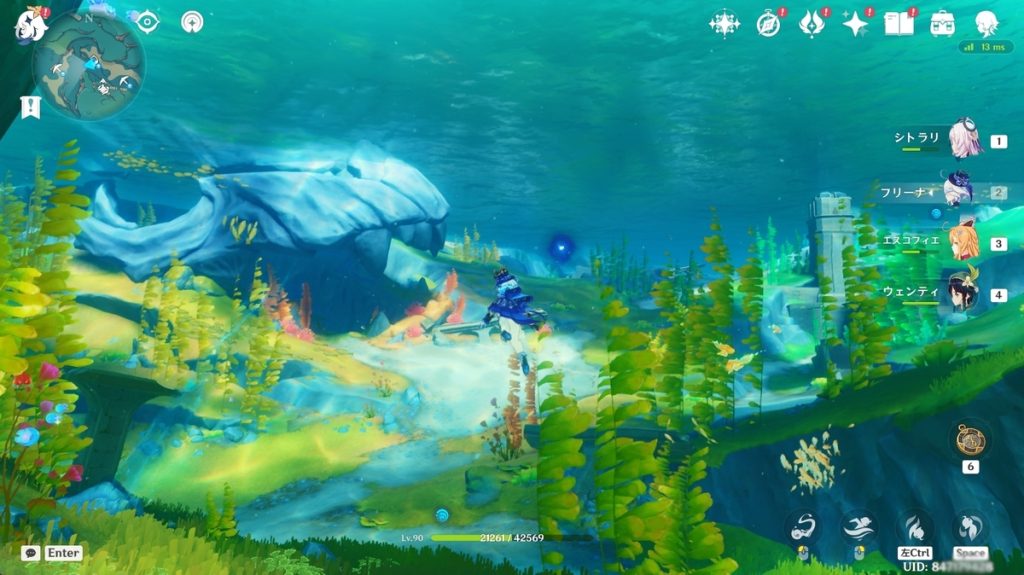Image resolution: width=1024 pixels, height=575 pixels.
Task: Switch to party member シトラリ
Action: pyautogui.click(x=964, y=140)
